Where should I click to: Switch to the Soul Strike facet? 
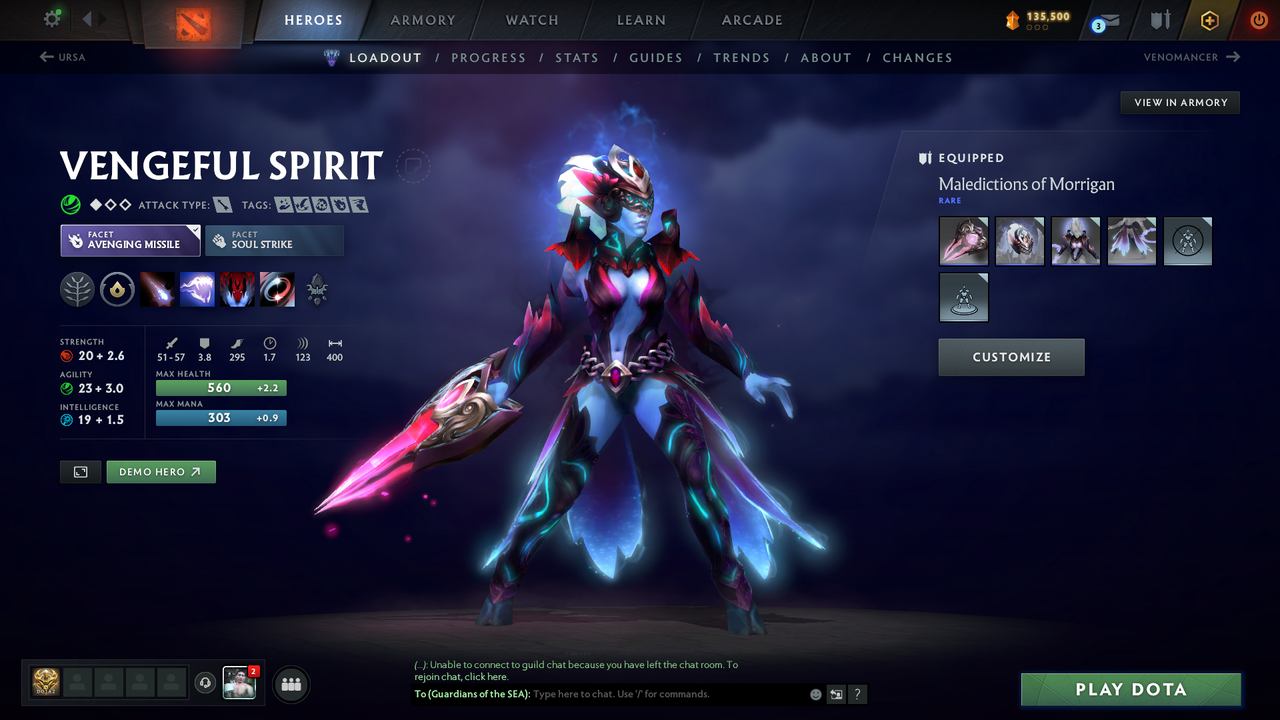274,240
